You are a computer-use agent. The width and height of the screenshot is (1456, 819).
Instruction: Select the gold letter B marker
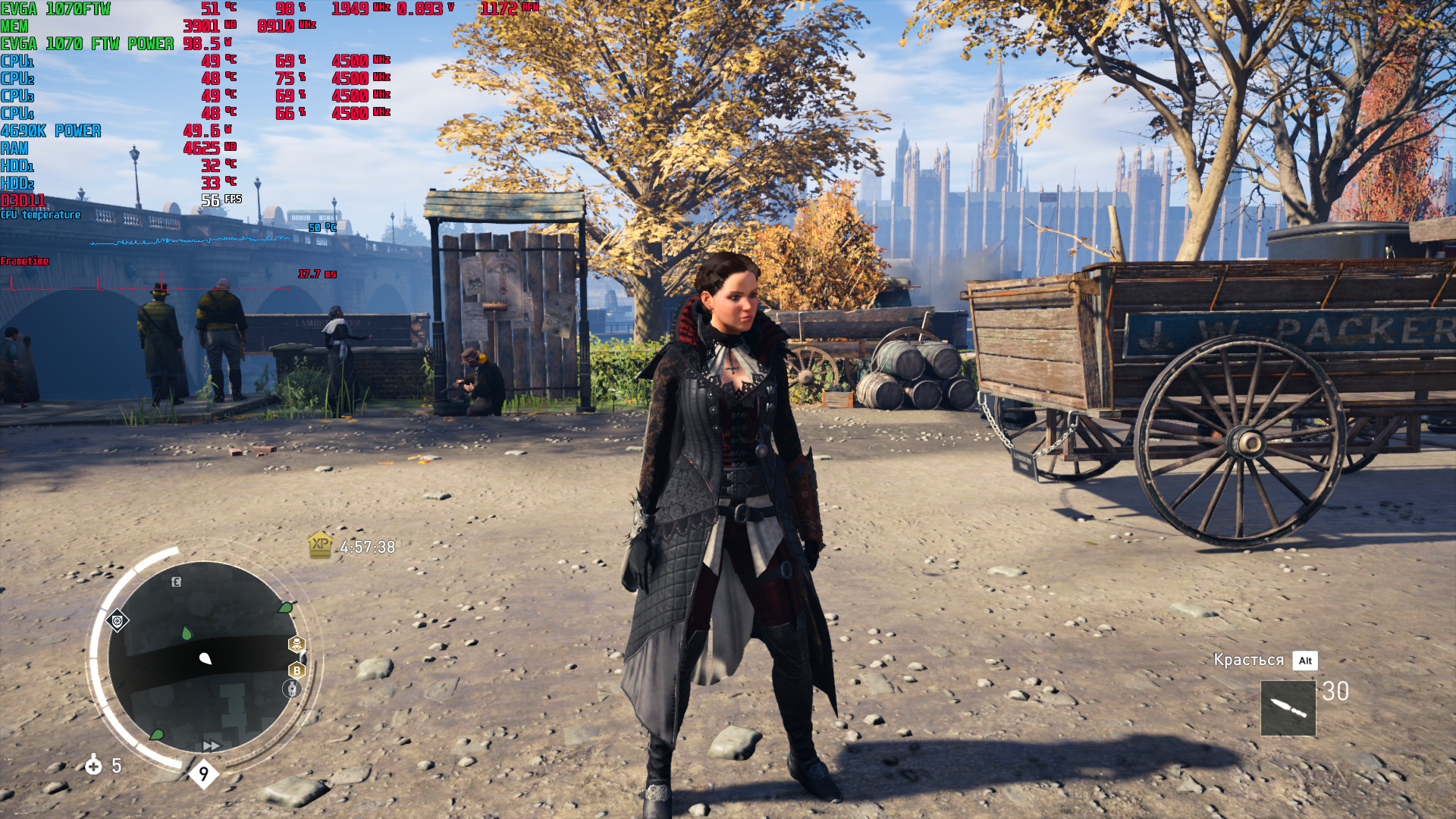point(297,670)
